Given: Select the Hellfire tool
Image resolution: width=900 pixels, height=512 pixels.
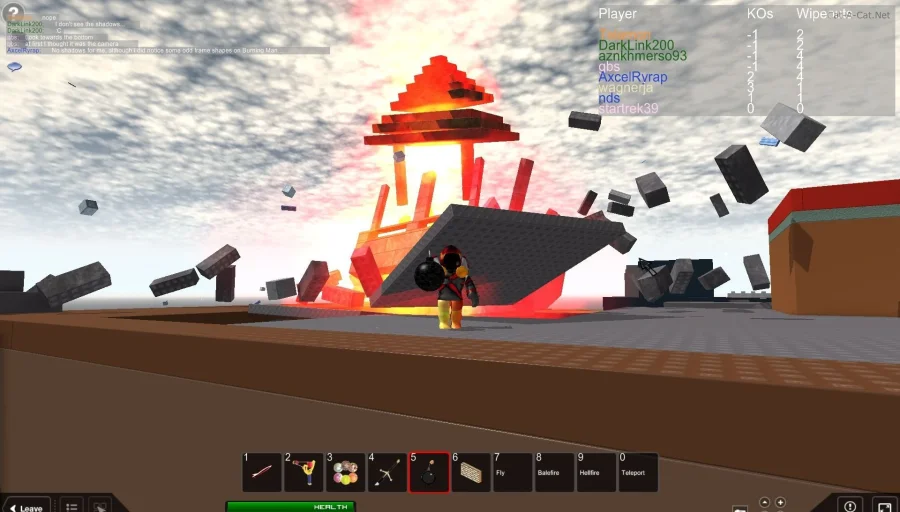Looking at the screenshot, I should (x=597, y=472).
